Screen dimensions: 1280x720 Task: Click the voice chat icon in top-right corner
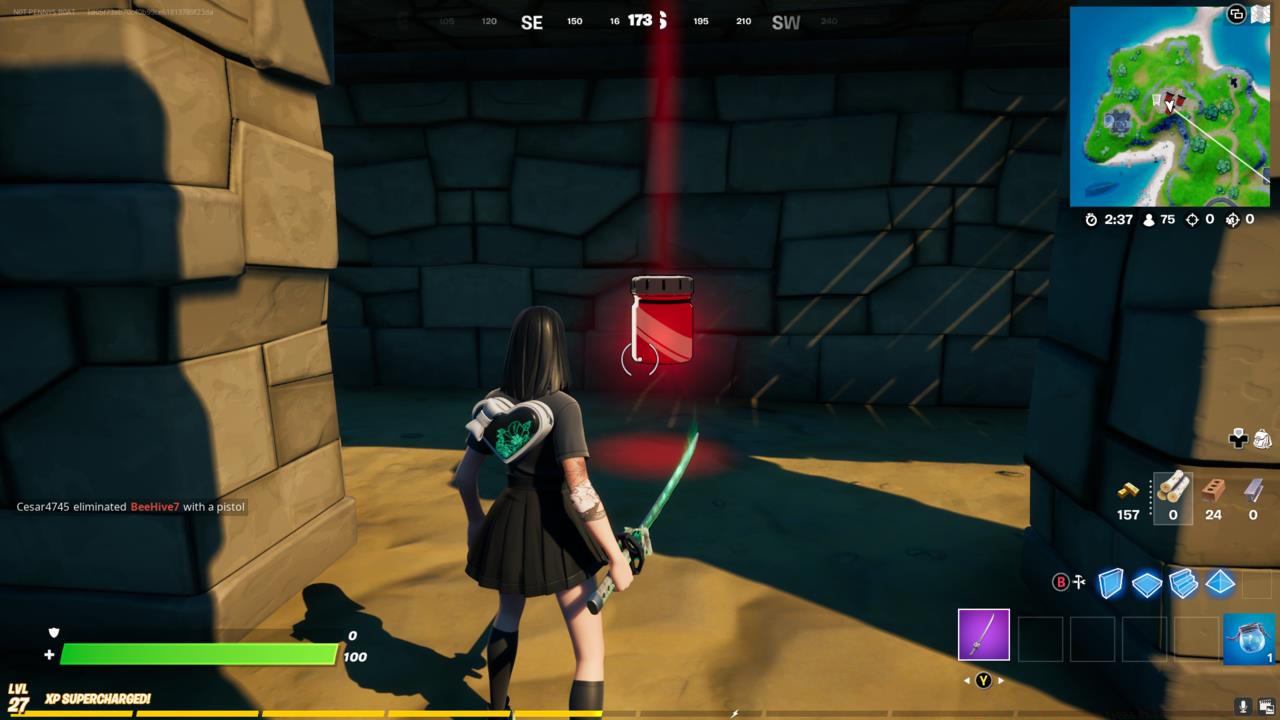1235,15
